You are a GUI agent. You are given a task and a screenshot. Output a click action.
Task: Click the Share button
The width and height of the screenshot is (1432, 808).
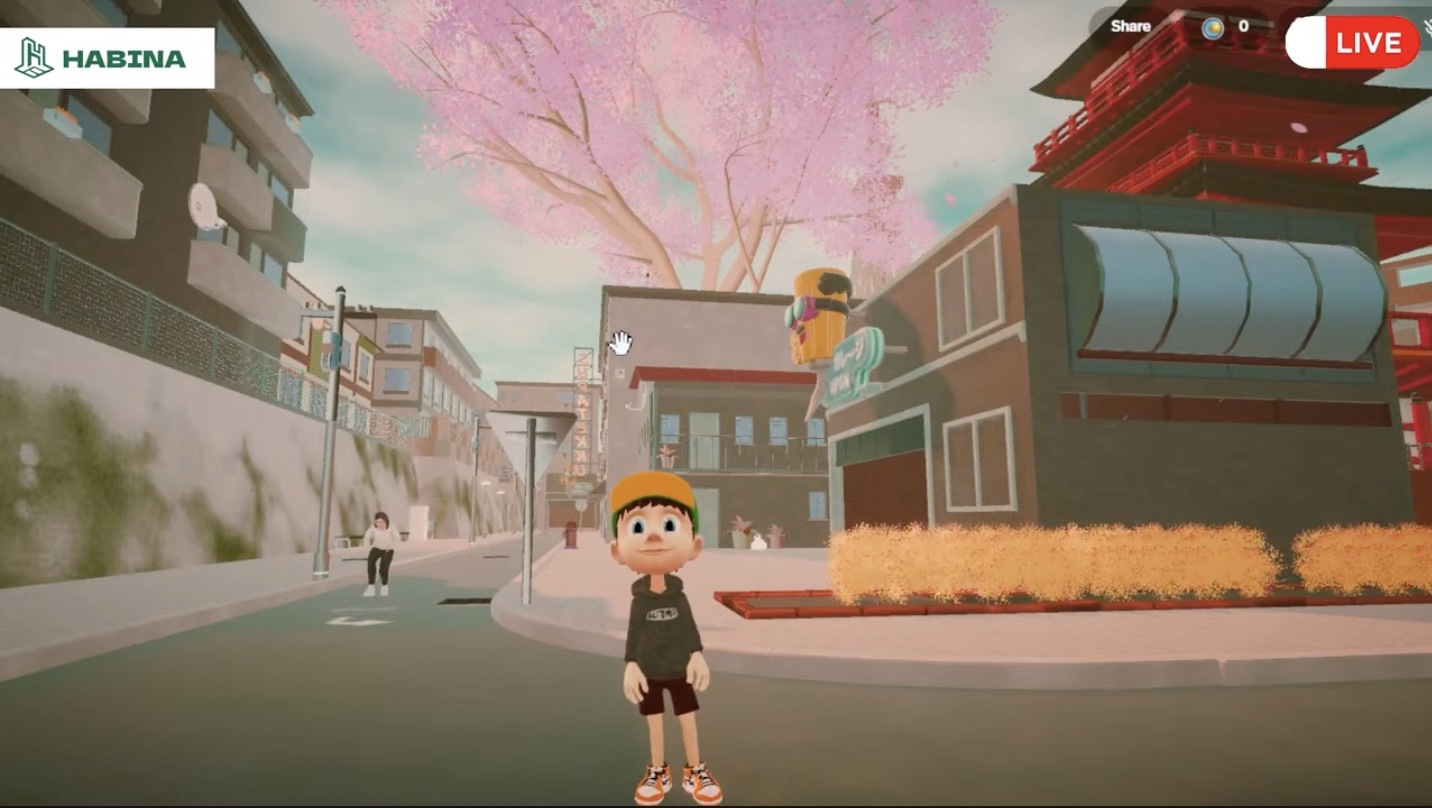(1130, 27)
